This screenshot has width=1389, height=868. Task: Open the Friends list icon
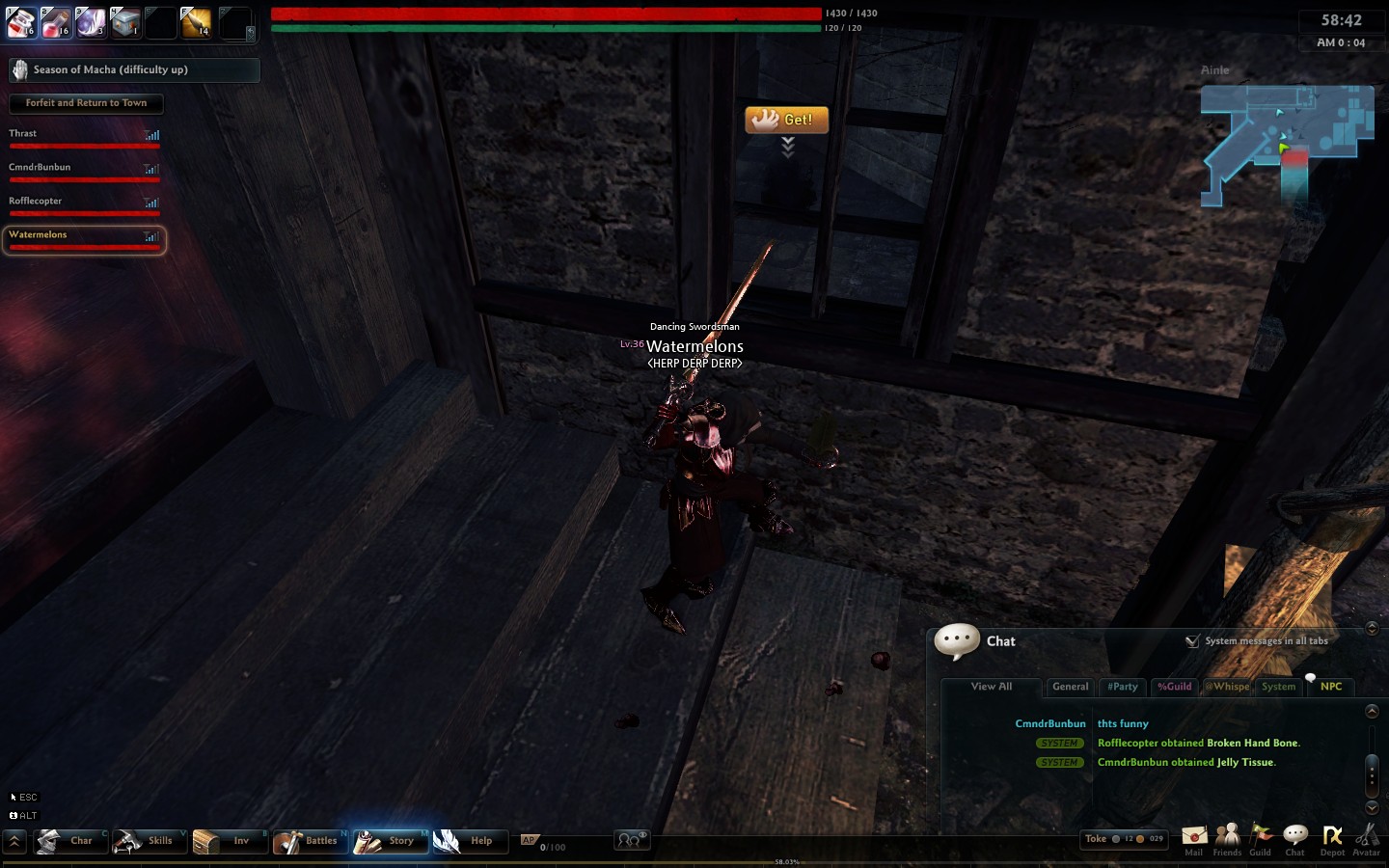[x=1227, y=837]
